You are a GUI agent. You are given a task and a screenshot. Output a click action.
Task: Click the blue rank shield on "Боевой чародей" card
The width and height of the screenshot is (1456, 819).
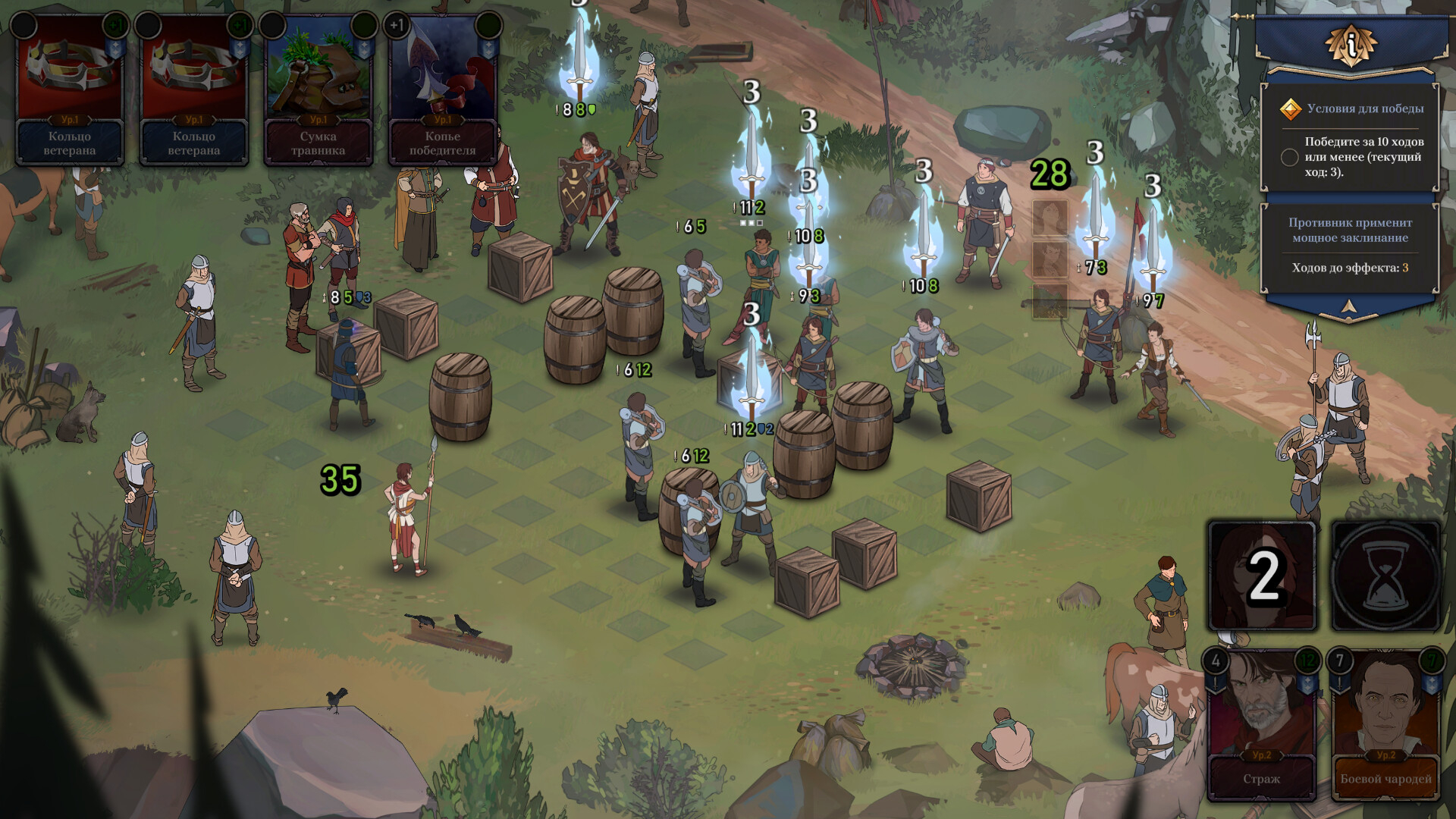coord(1431,684)
